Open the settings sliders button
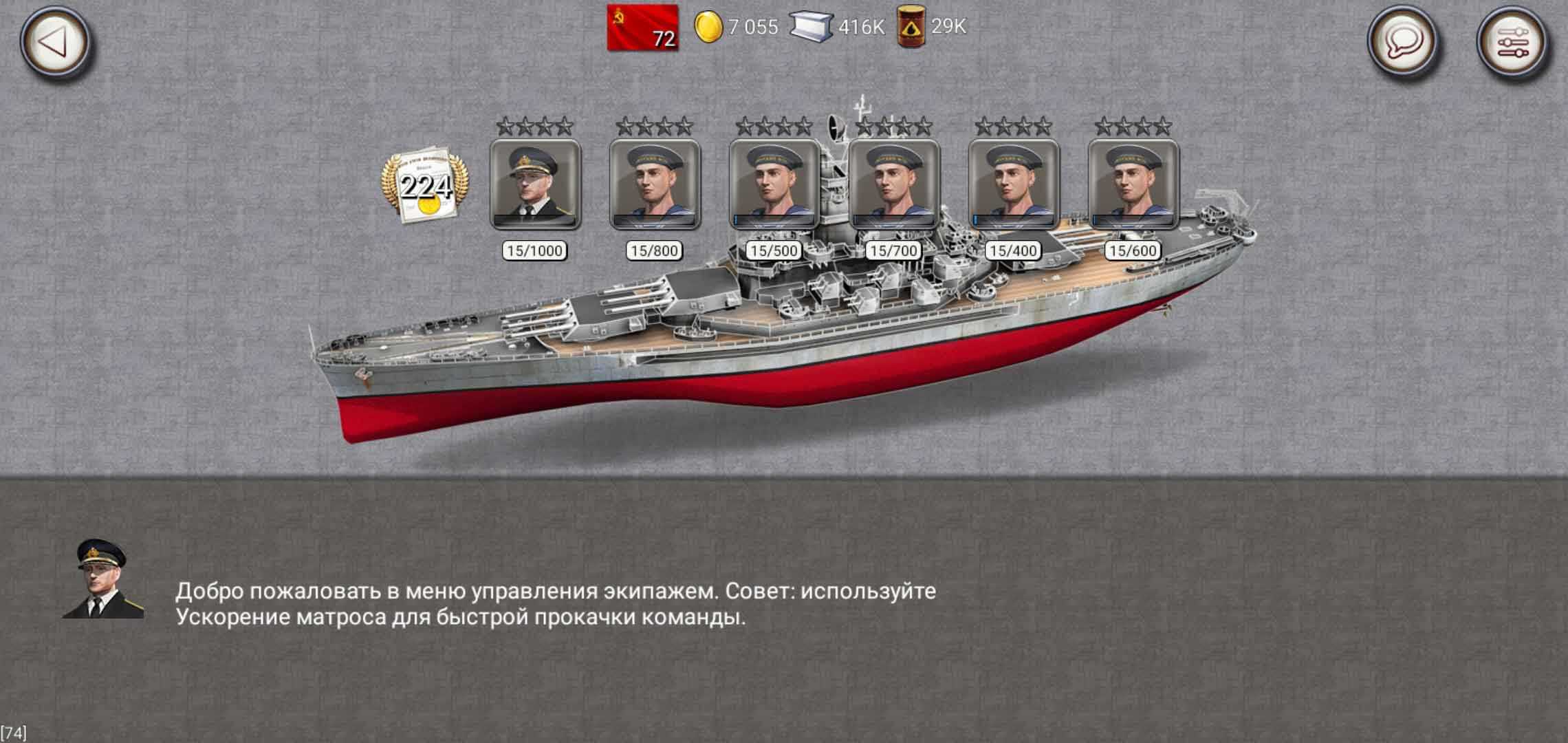 pyautogui.click(x=1512, y=42)
